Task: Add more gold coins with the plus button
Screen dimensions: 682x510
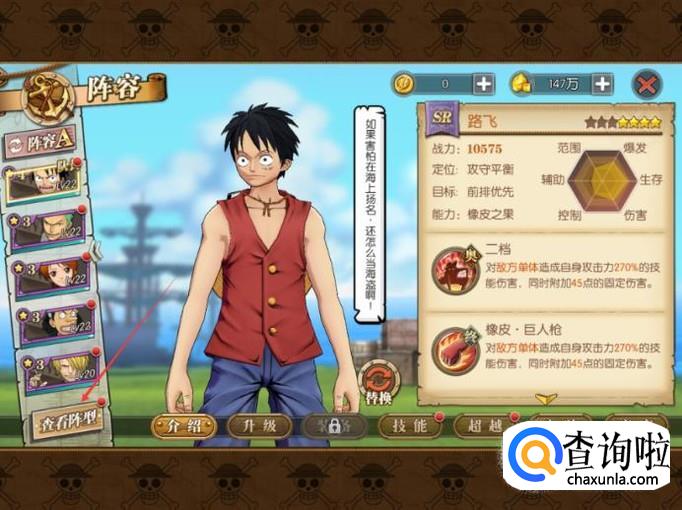Action: (483, 84)
